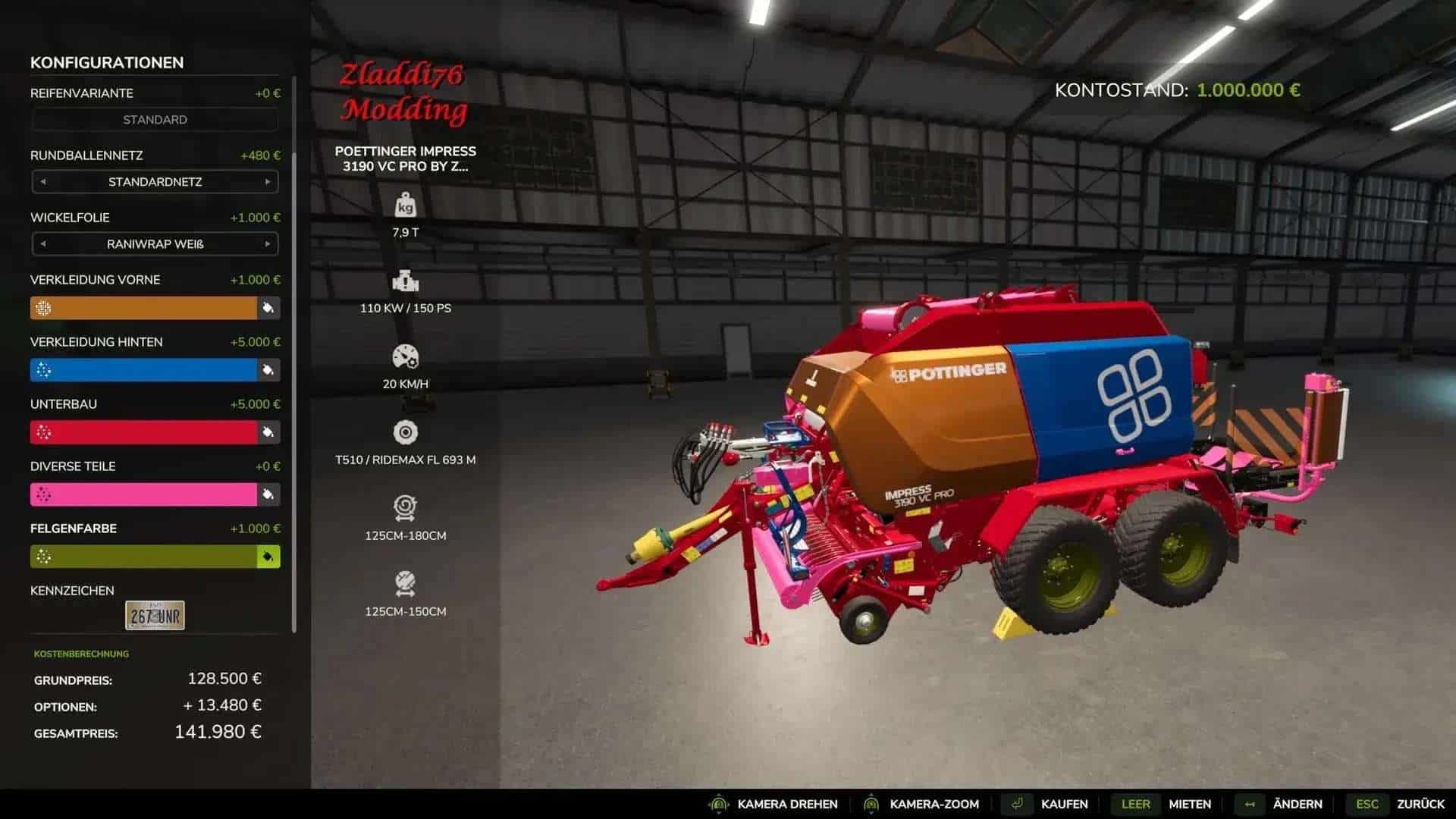1456x819 pixels.
Task: Open the orange Verkleidung Vorne color bar
Action: coord(143,308)
